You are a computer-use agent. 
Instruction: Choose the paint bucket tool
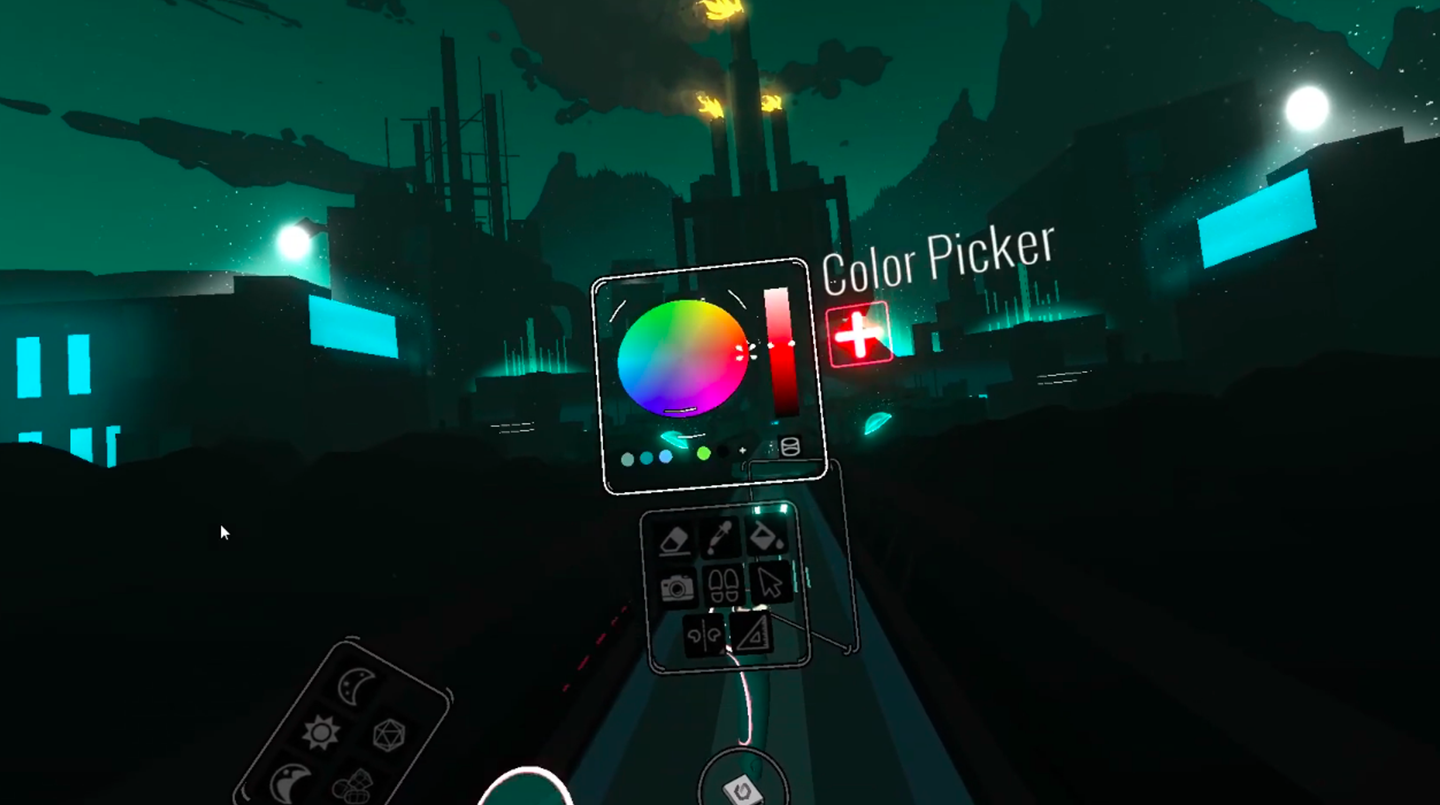point(765,535)
